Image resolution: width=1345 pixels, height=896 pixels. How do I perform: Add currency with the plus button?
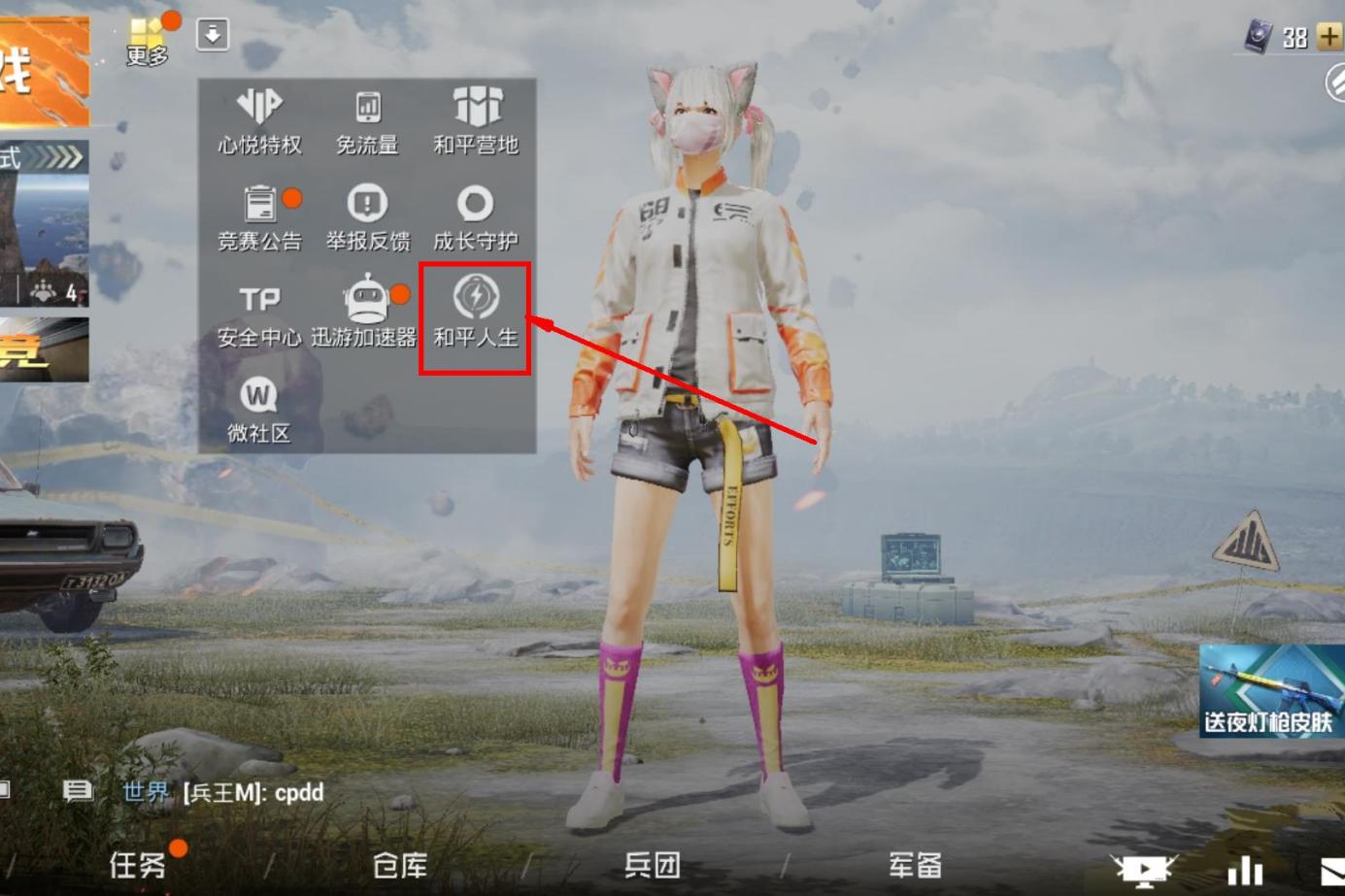(x=1328, y=38)
